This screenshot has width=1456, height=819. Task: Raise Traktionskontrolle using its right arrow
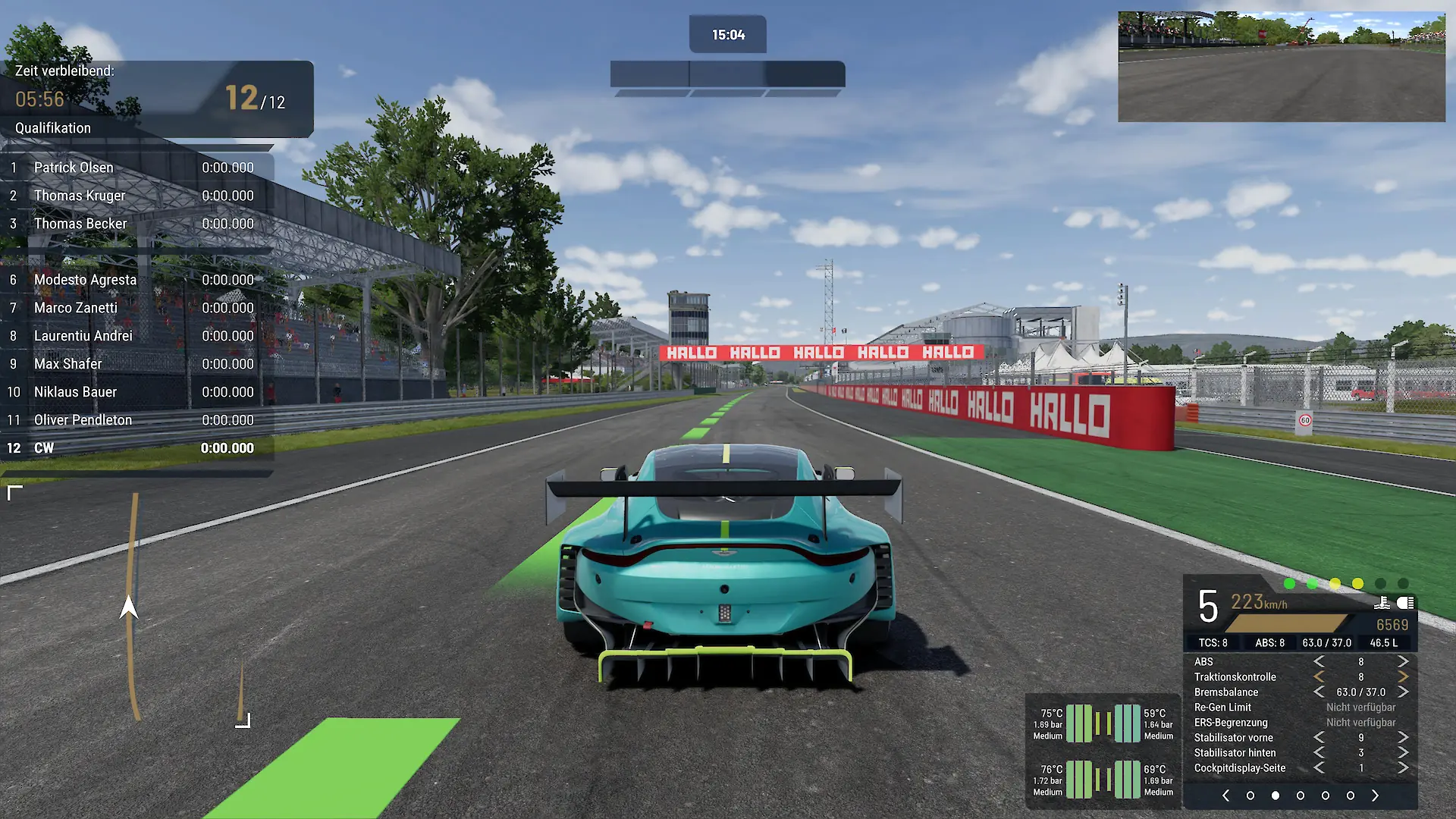click(x=1403, y=677)
